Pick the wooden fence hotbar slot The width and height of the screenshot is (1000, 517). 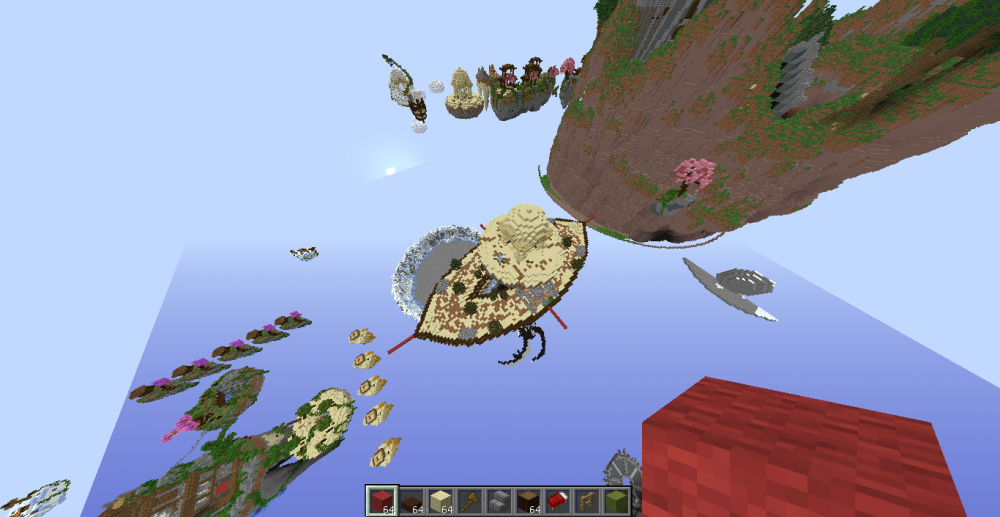[x=586, y=500]
